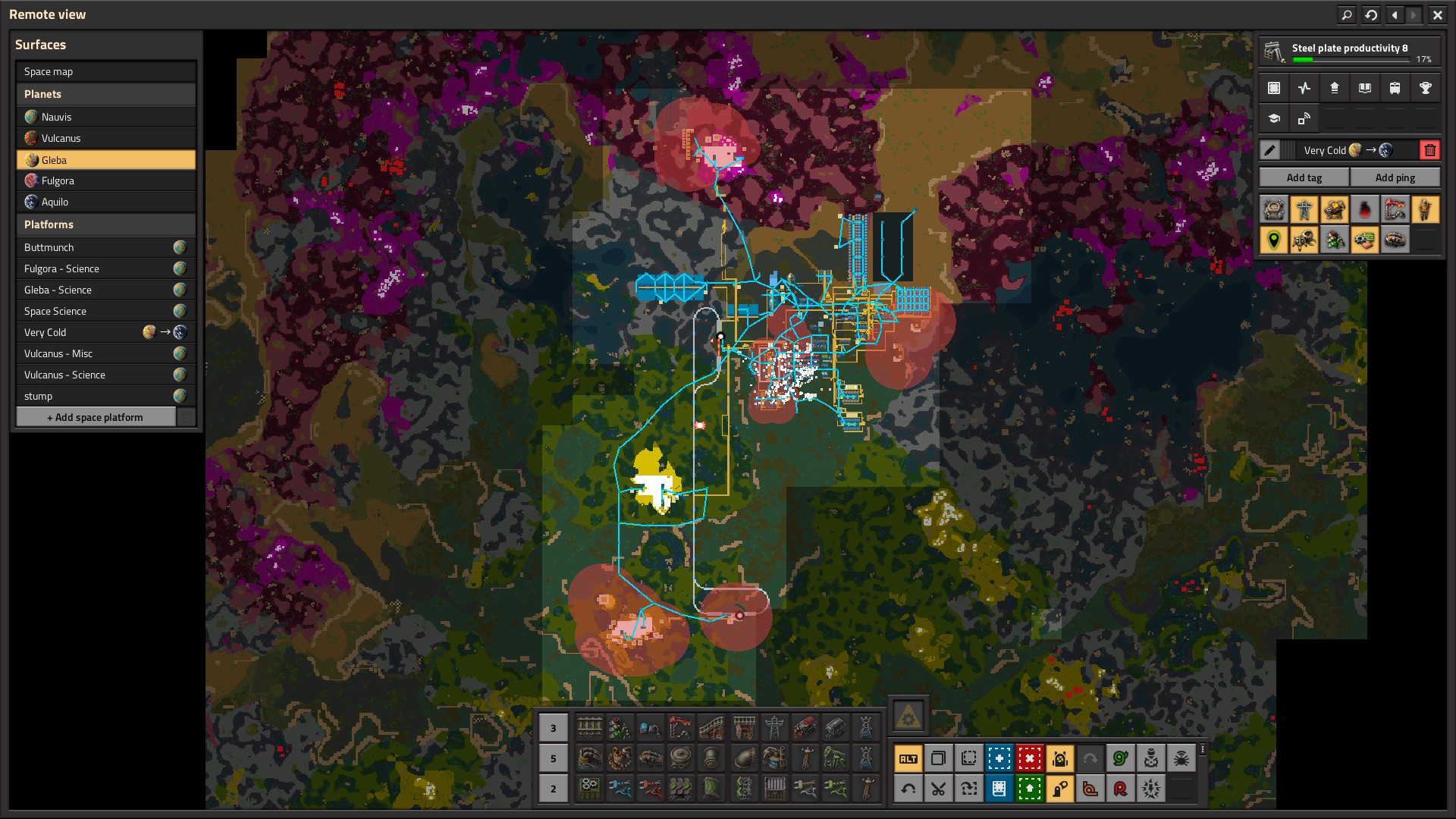Choose the Fulgora planet surface

105,180
